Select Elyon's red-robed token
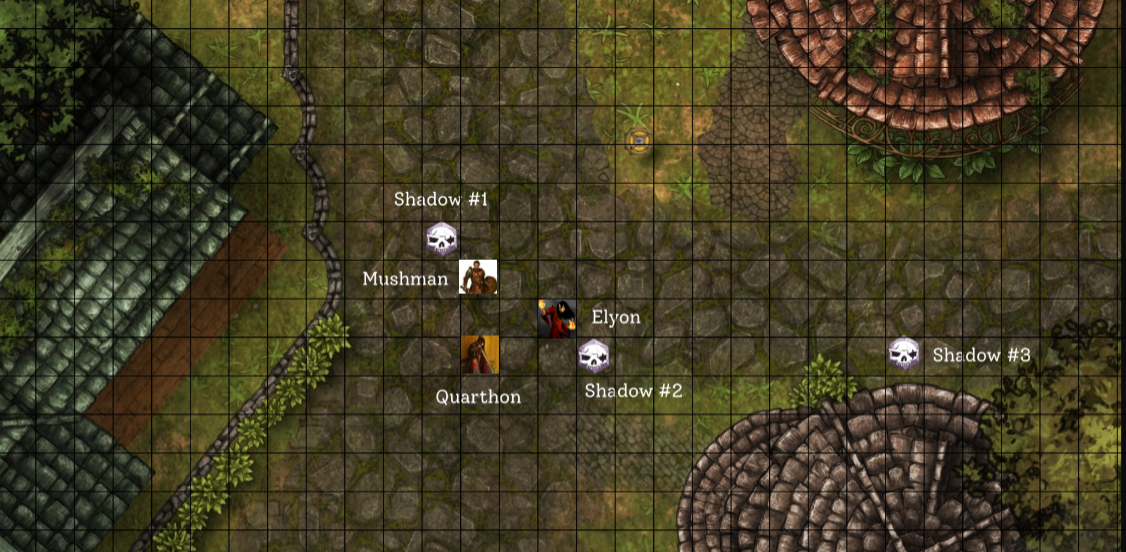The width and height of the screenshot is (1126, 552). [556, 318]
